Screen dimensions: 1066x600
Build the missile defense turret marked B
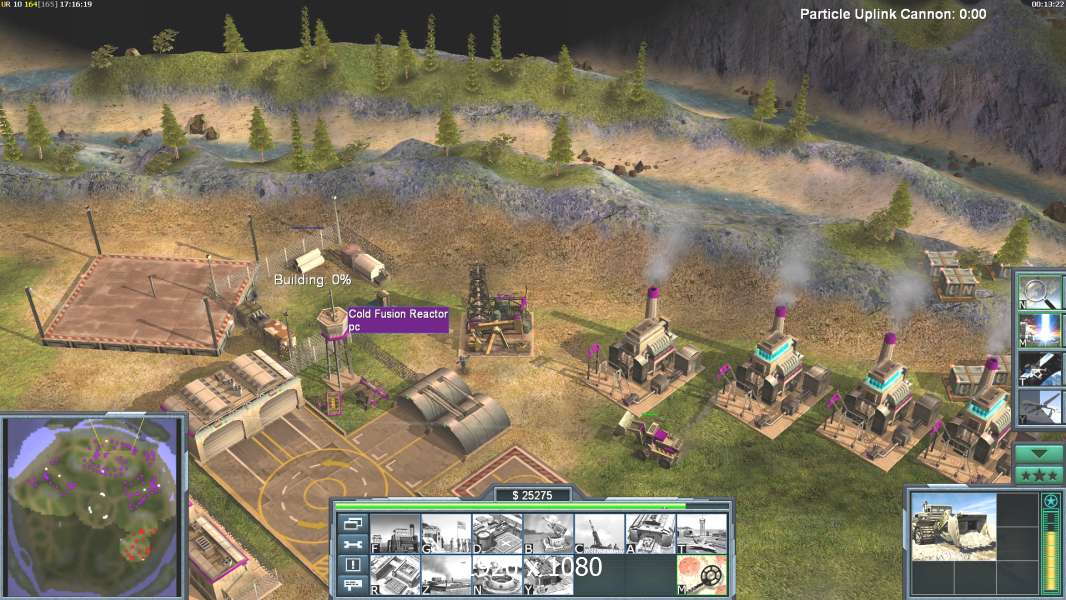(x=548, y=533)
